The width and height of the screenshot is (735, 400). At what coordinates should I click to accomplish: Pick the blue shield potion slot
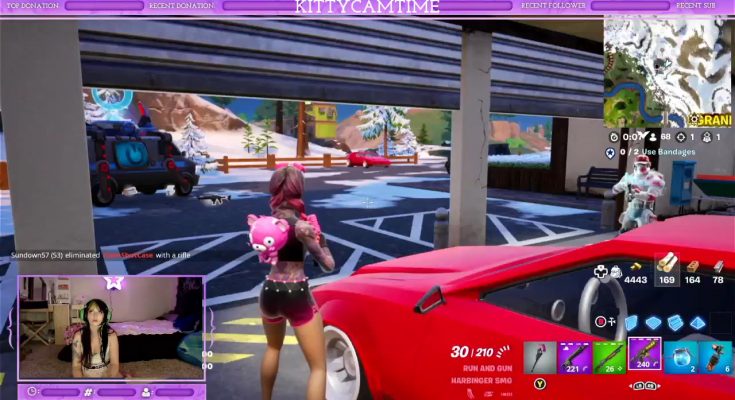[x=681, y=356]
